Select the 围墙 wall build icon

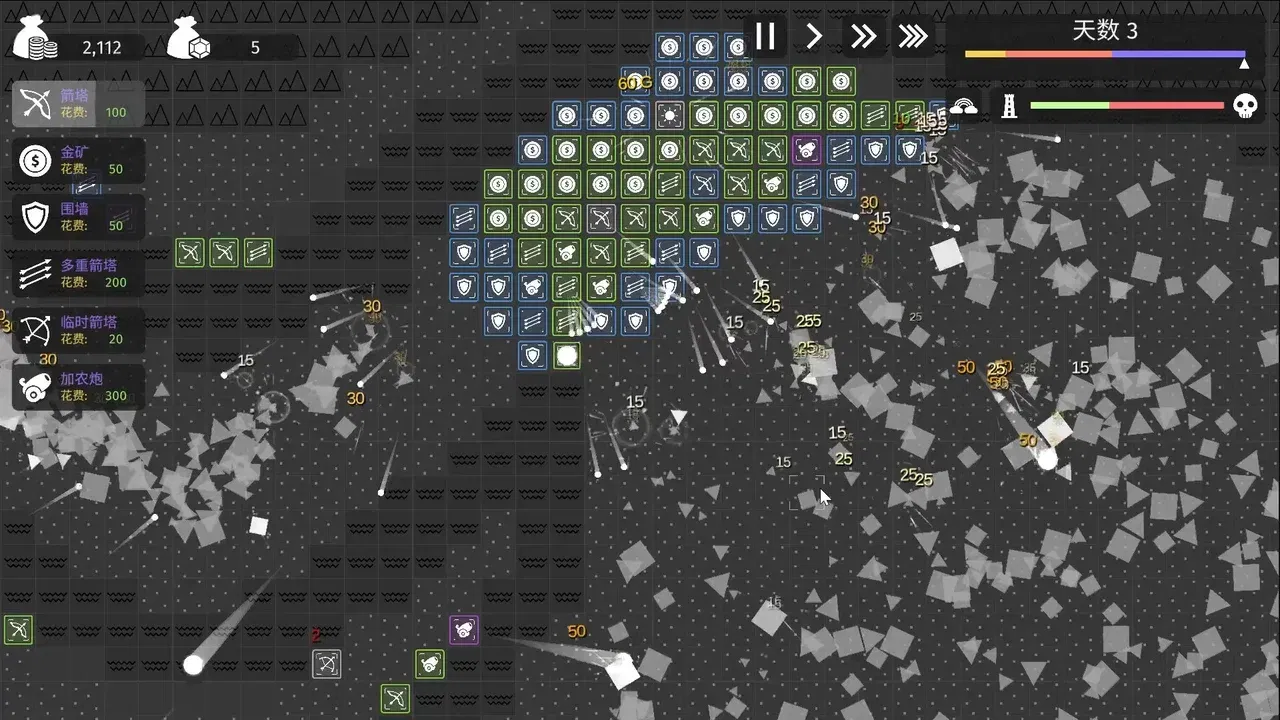35,217
